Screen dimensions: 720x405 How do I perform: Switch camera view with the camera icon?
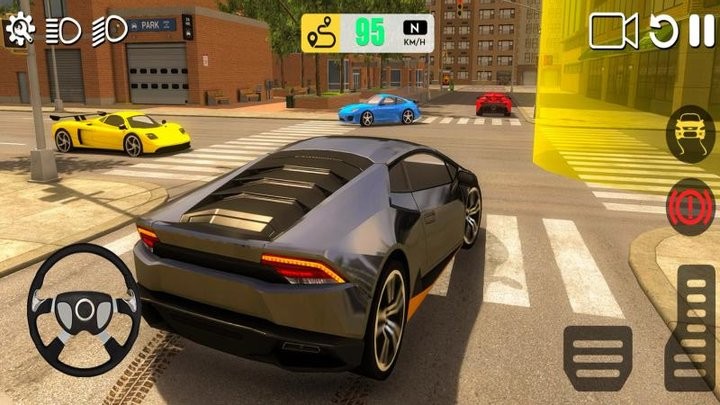point(613,32)
